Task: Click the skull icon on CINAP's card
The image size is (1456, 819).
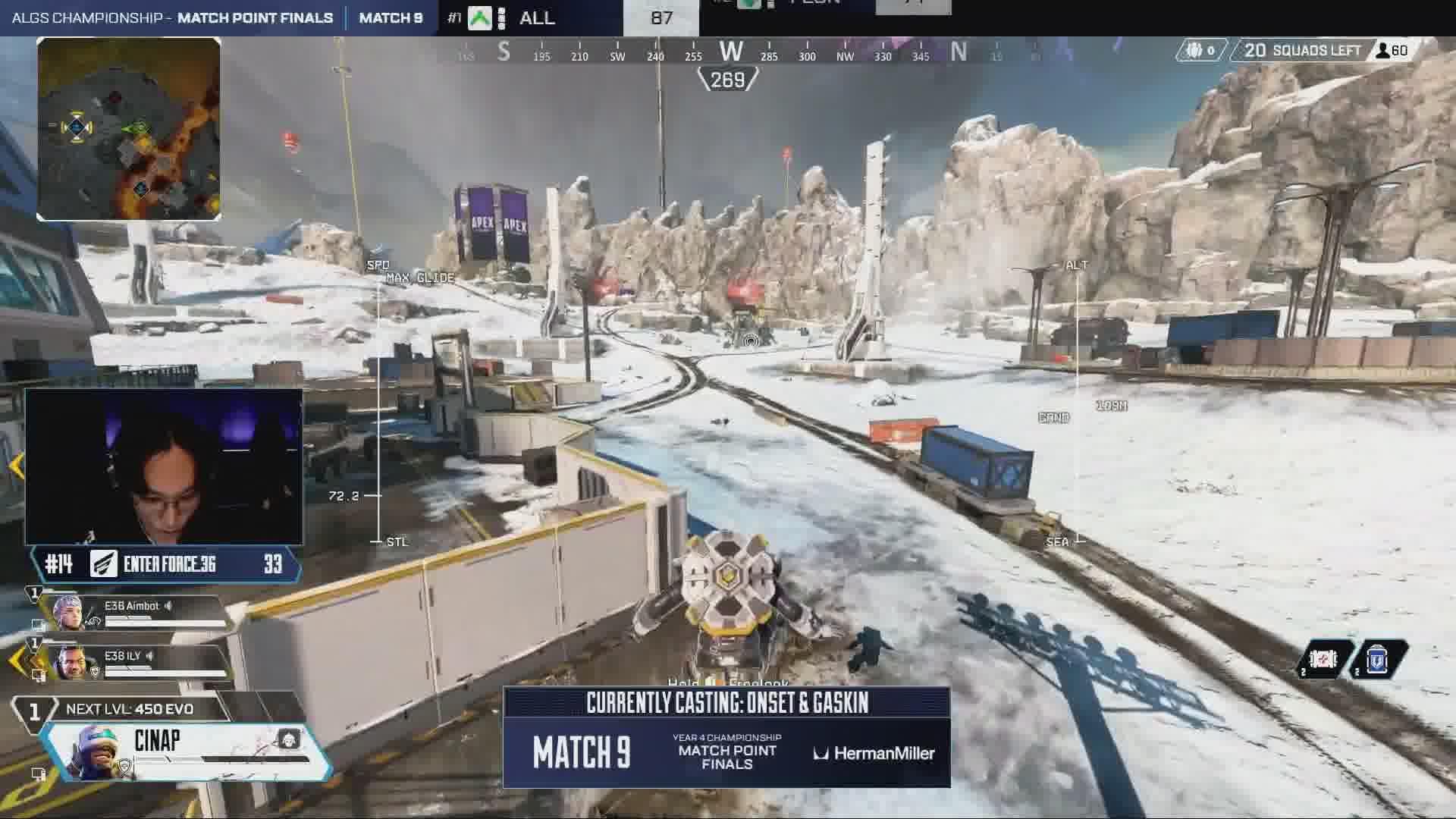Action: tap(288, 739)
